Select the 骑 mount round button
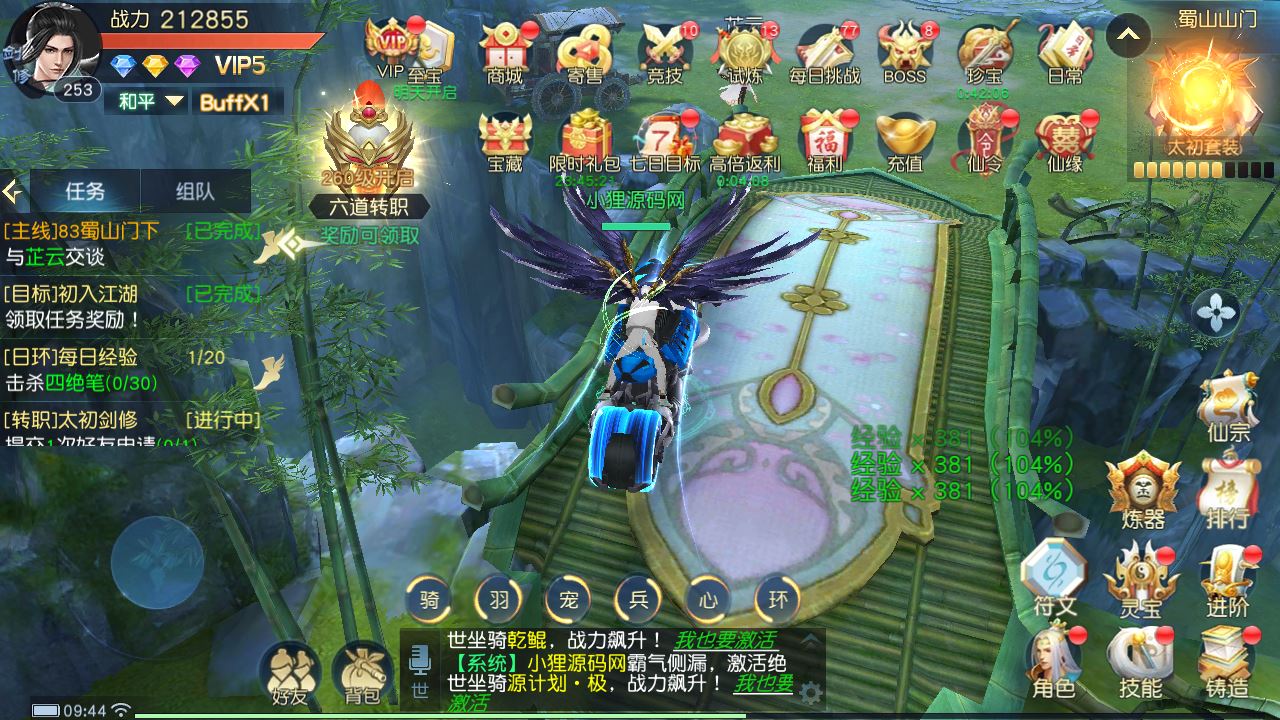The height and width of the screenshot is (720, 1280). [x=429, y=600]
